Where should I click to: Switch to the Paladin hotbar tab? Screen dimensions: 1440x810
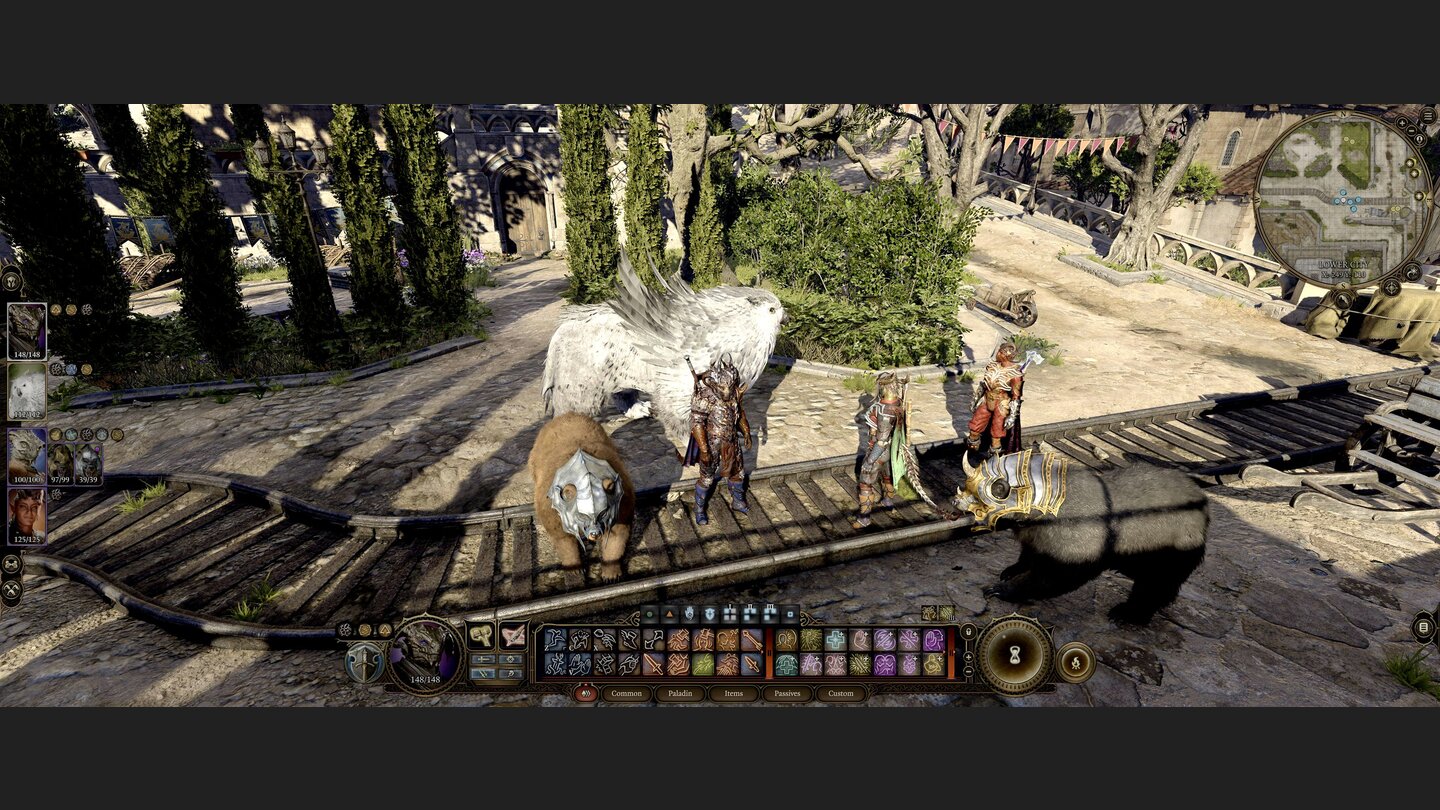[680, 694]
